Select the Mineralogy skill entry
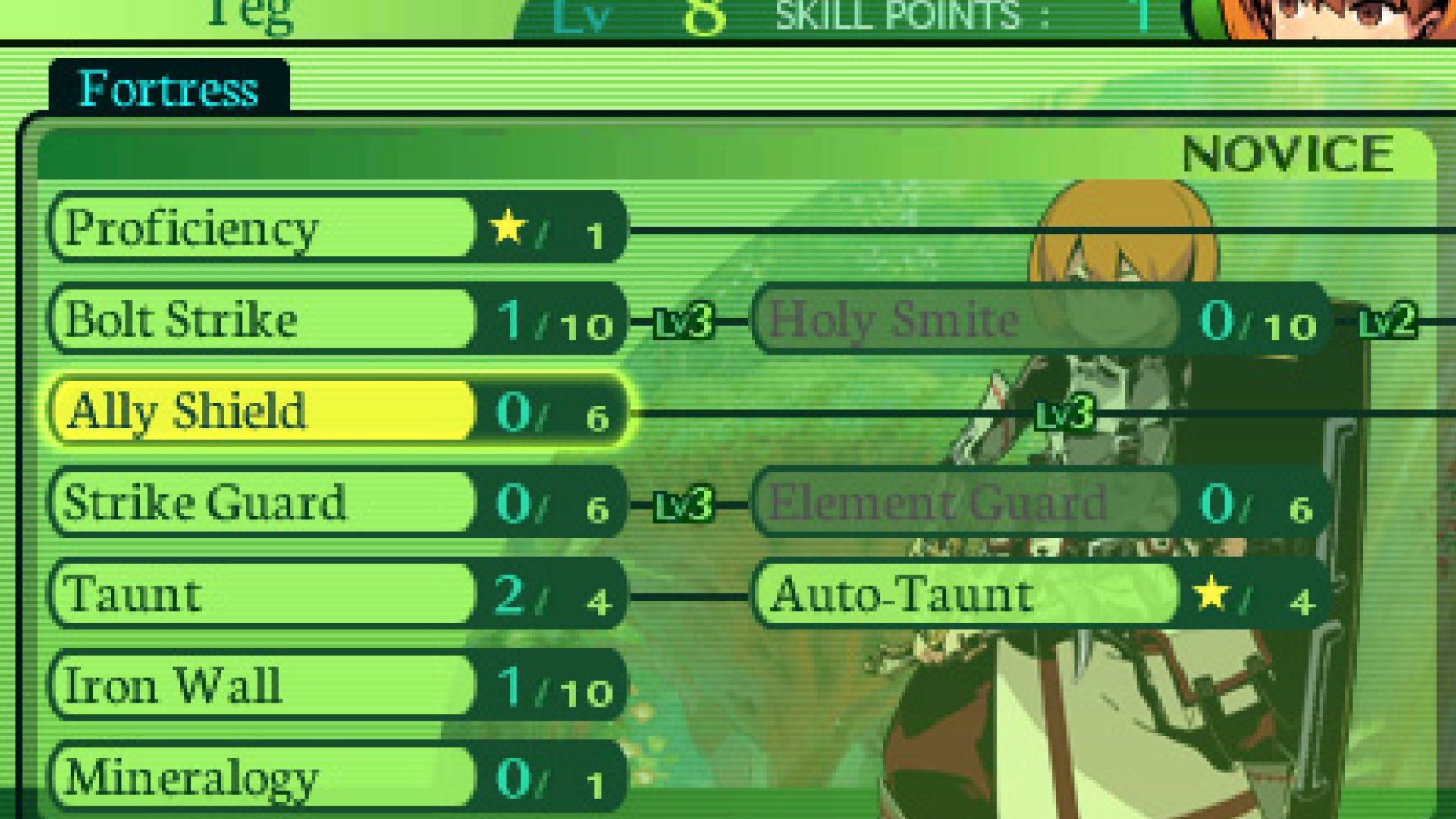 227,775
